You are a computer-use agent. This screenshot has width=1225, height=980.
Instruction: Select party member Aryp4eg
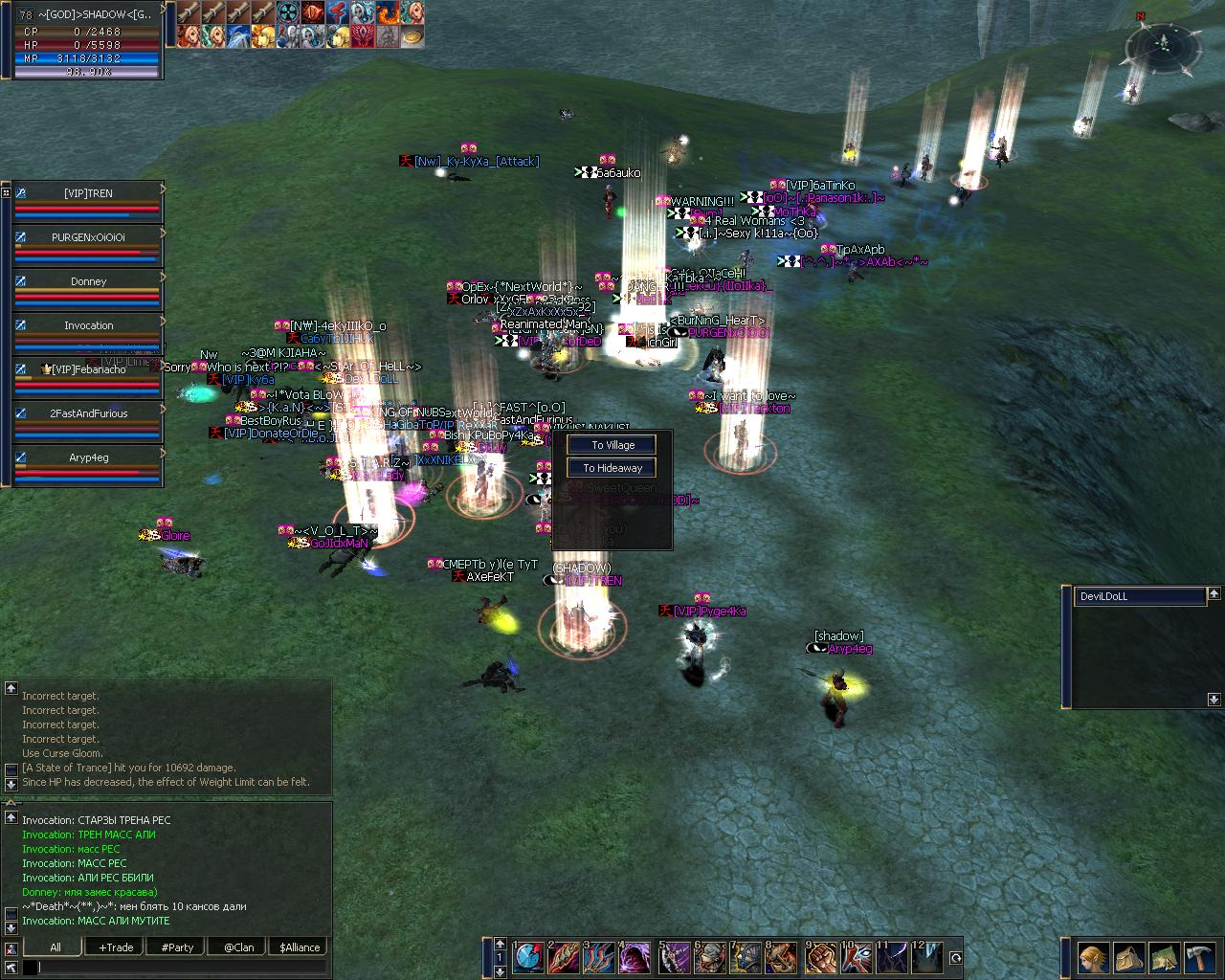click(88, 457)
